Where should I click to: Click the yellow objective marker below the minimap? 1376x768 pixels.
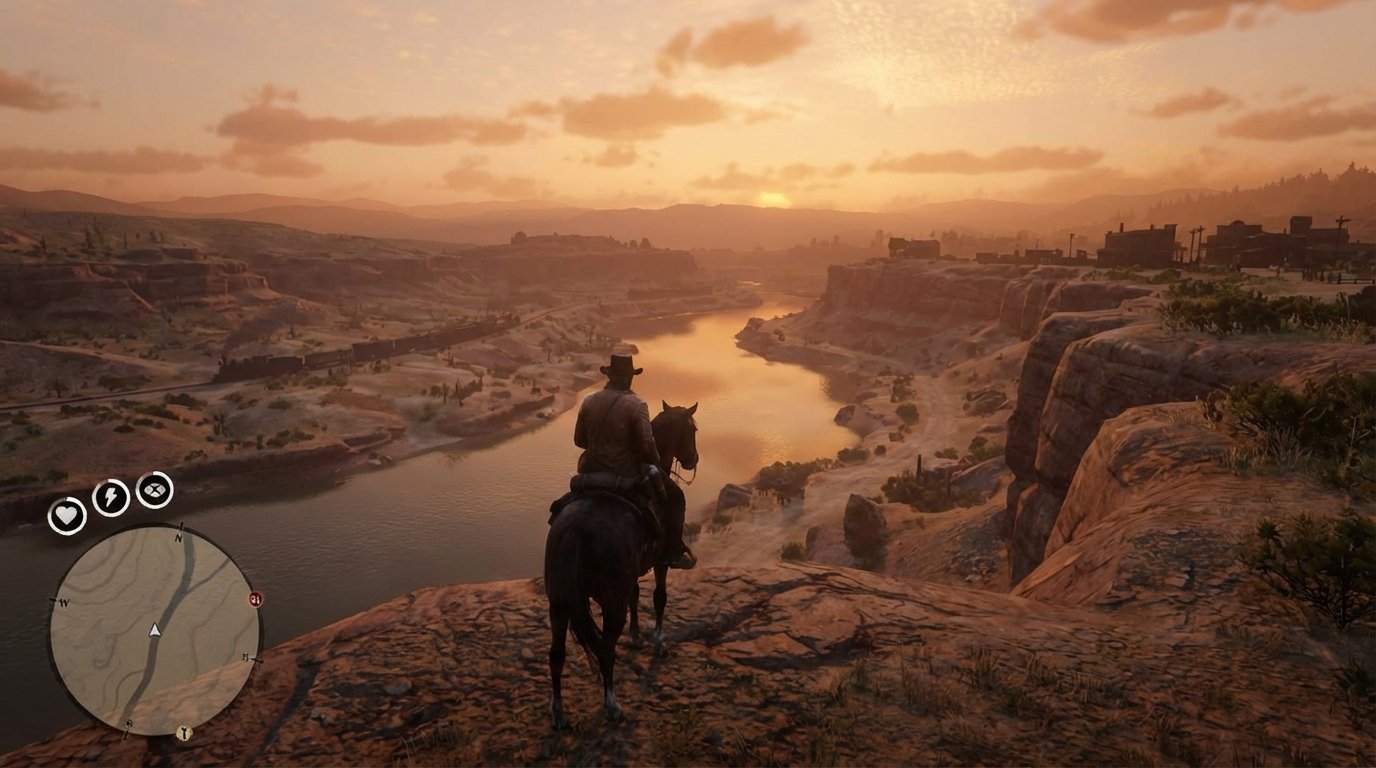(184, 733)
